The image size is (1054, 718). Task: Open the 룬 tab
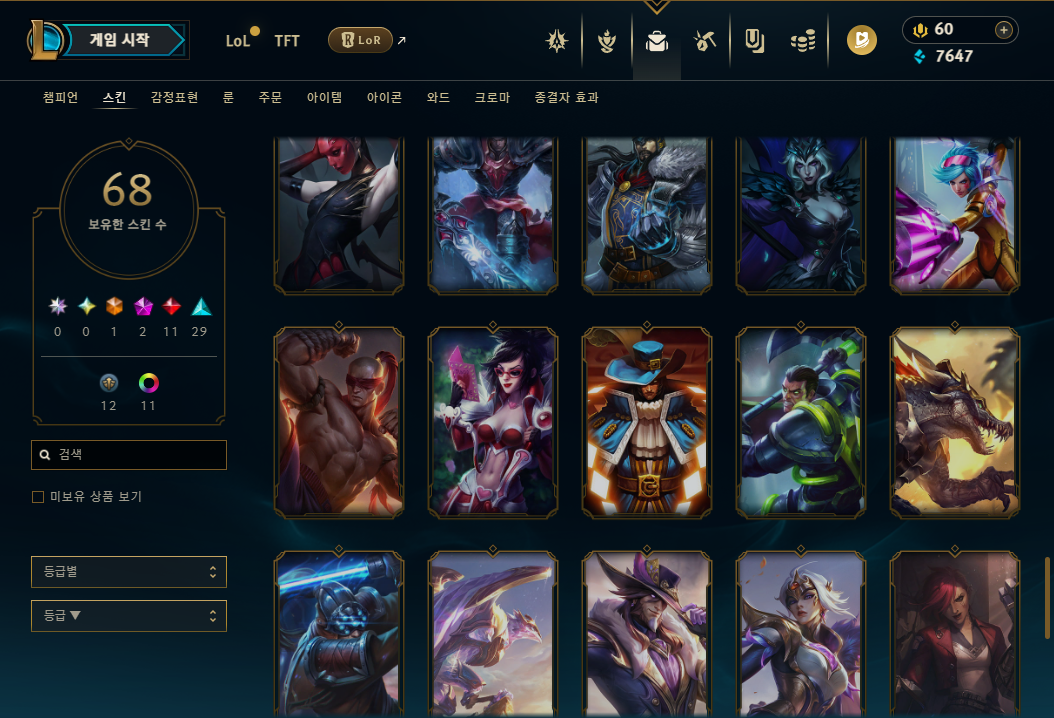pyautogui.click(x=228, y=98)
